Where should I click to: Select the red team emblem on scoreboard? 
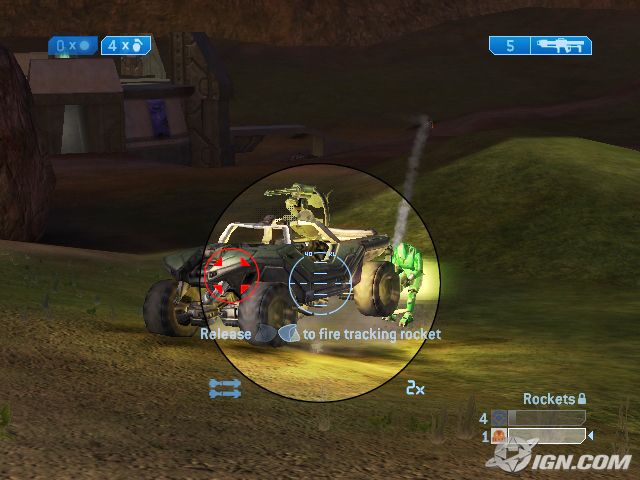tap(499, 436)
